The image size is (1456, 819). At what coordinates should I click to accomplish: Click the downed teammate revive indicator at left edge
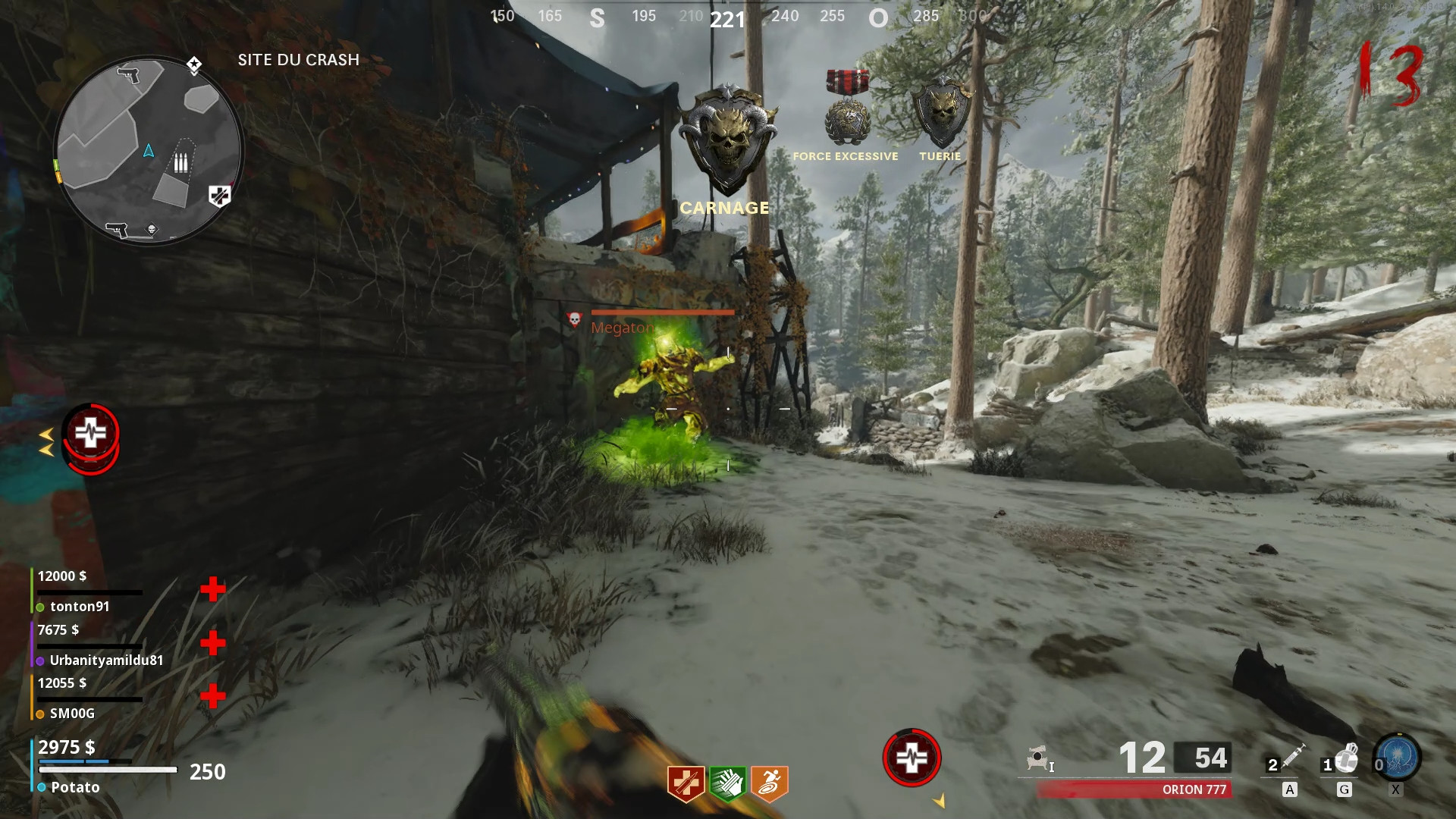pyautogui.click(x=90, y=438)
